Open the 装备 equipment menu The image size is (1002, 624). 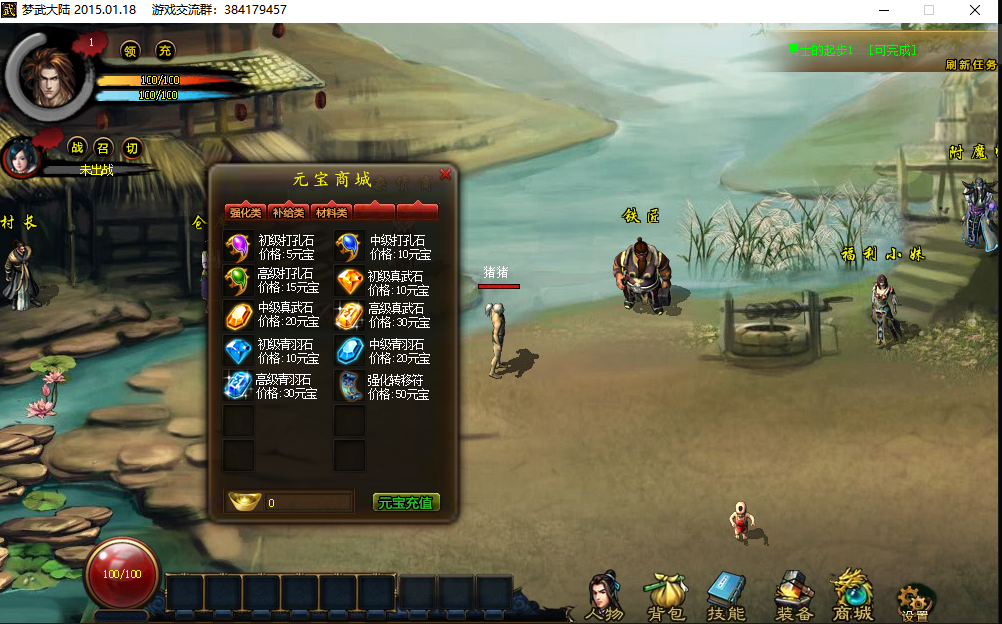(793, 597)
